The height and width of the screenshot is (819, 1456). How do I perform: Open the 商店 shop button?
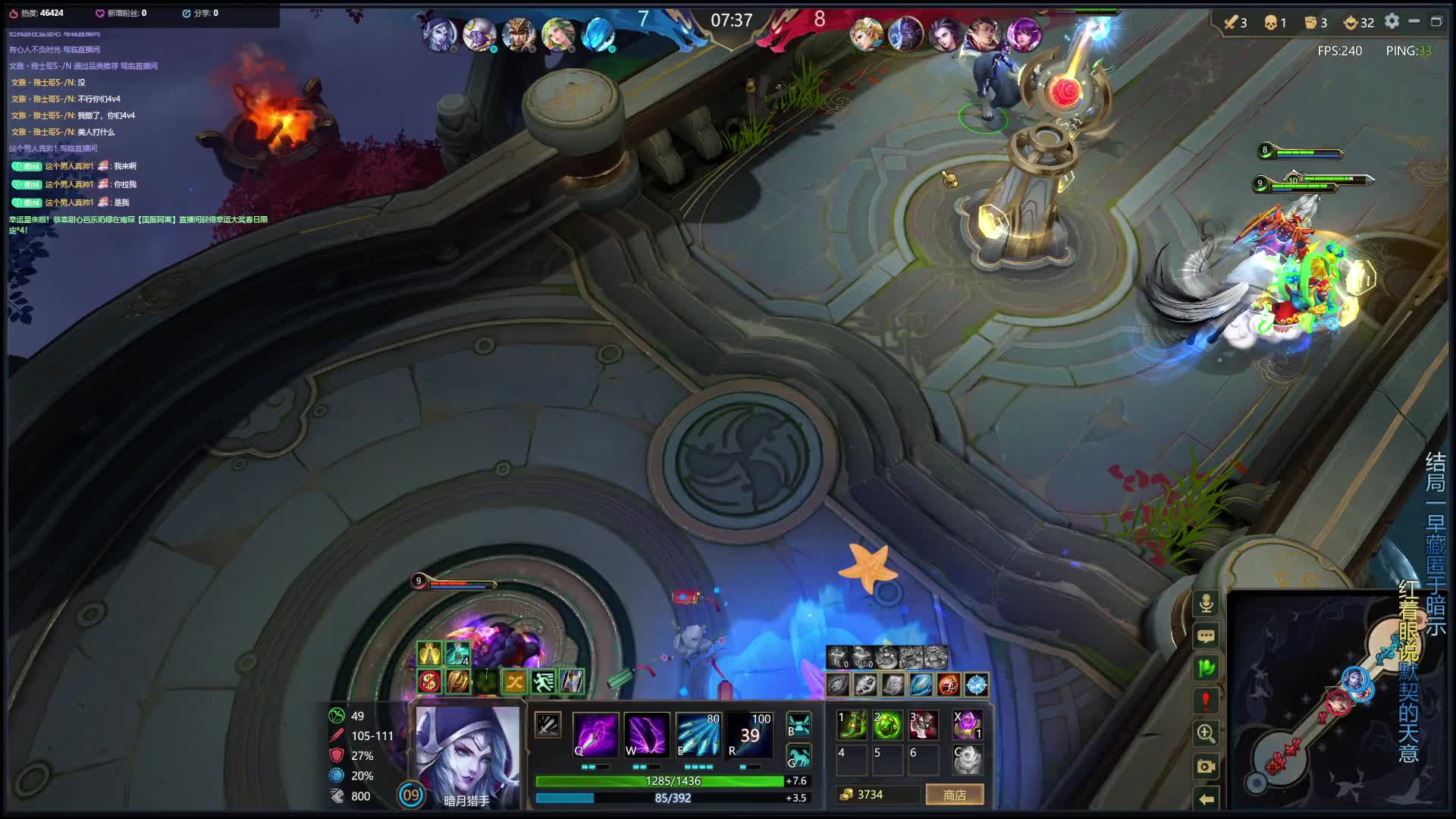954,795
